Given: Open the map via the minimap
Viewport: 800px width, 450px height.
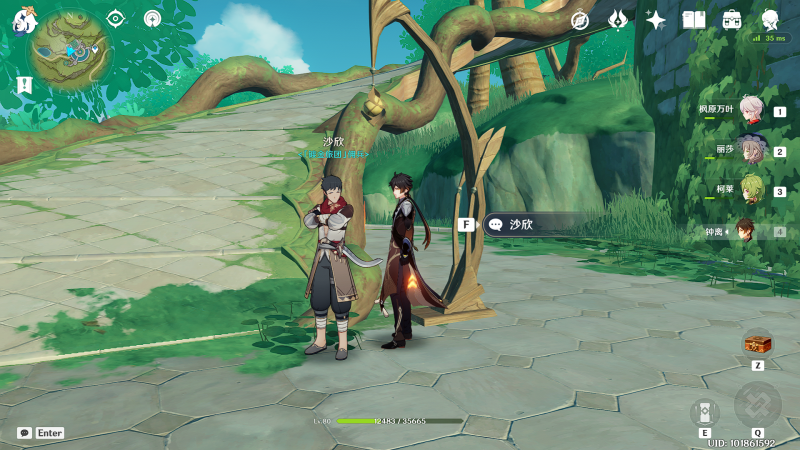Looking at the screenshot, I should click(70, 50).
